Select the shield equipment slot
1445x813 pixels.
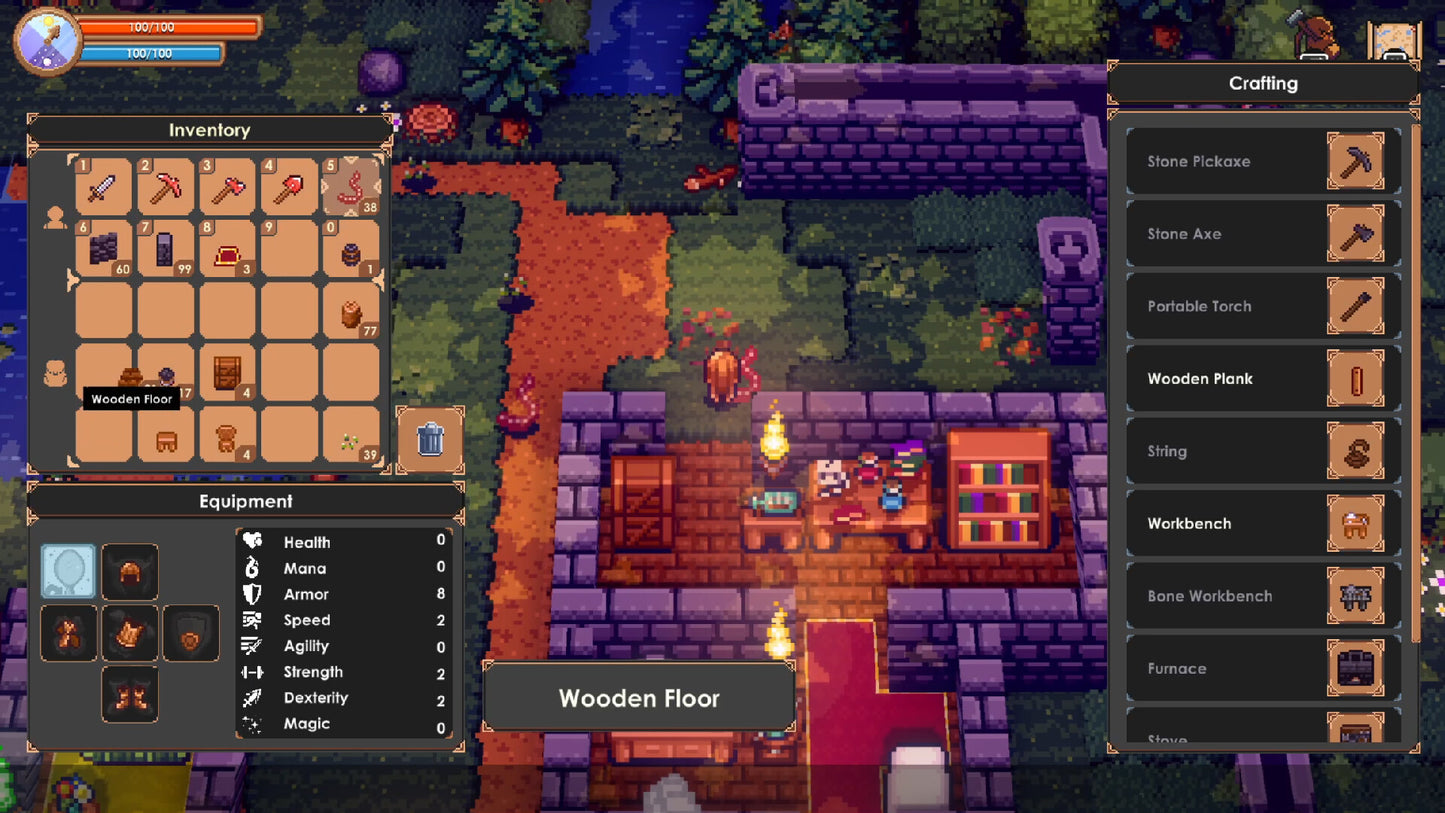(191, 634)
